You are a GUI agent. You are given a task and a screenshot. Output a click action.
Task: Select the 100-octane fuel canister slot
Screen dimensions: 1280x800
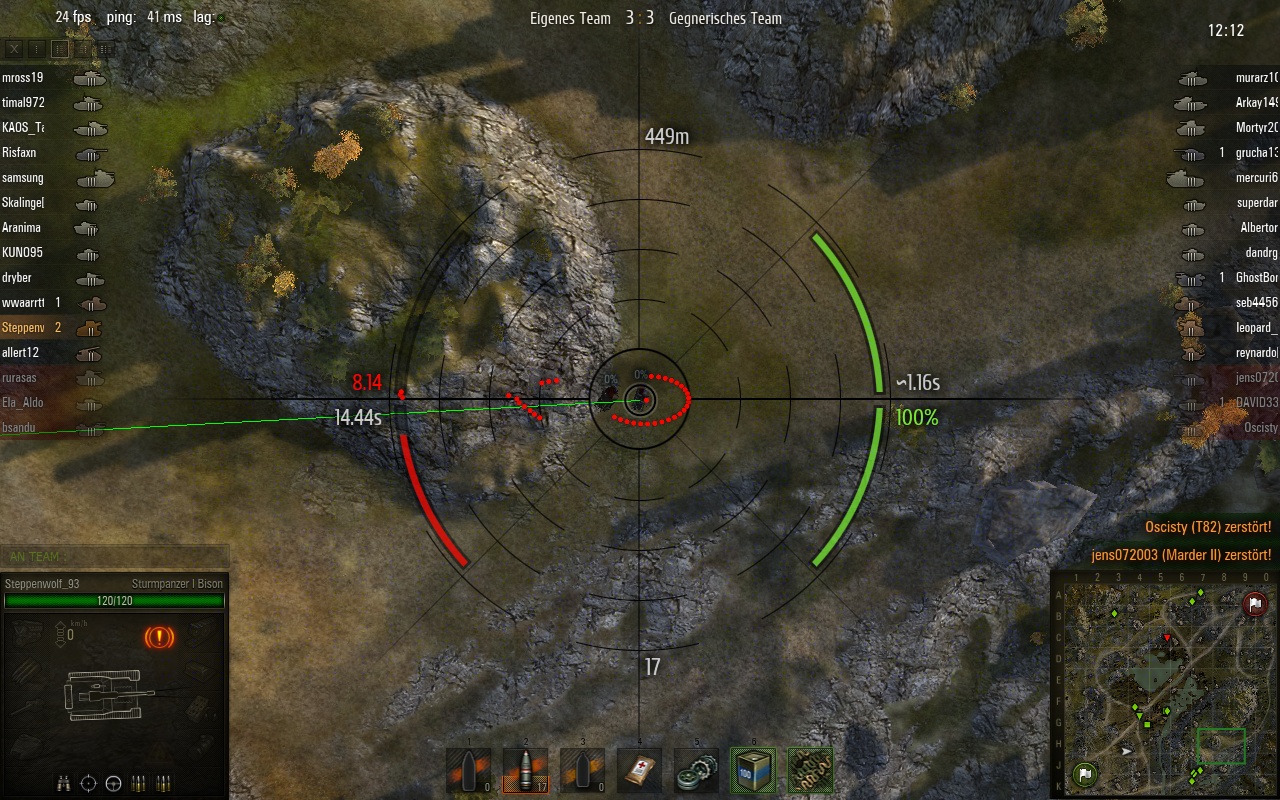pyautogui.click(x=753, y=770)
